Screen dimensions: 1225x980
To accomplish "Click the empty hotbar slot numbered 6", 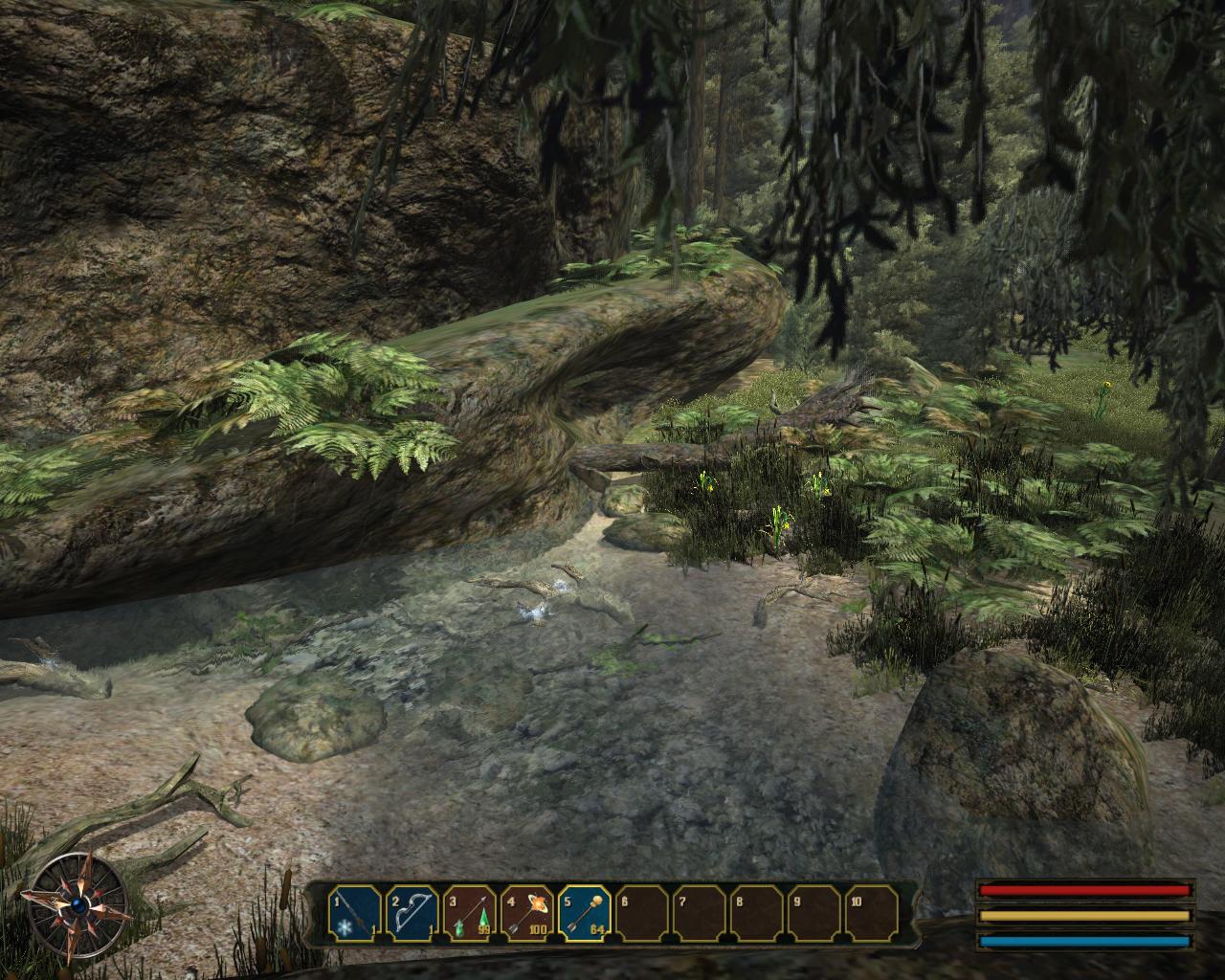I will click(x=642, y=913).
